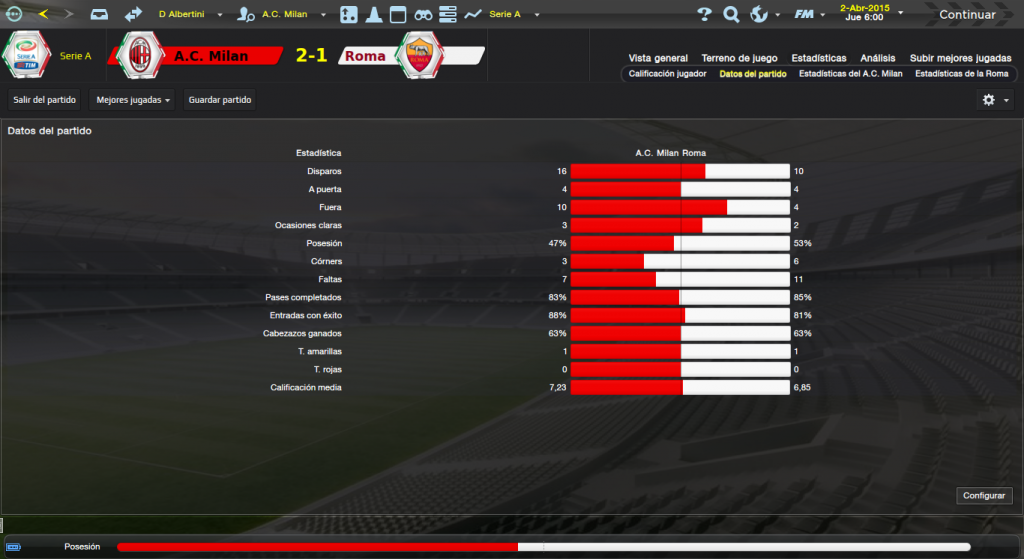Select the Datos del partido subtab
Viewport: 1024px width, 559px height.
tap(753, 74)
